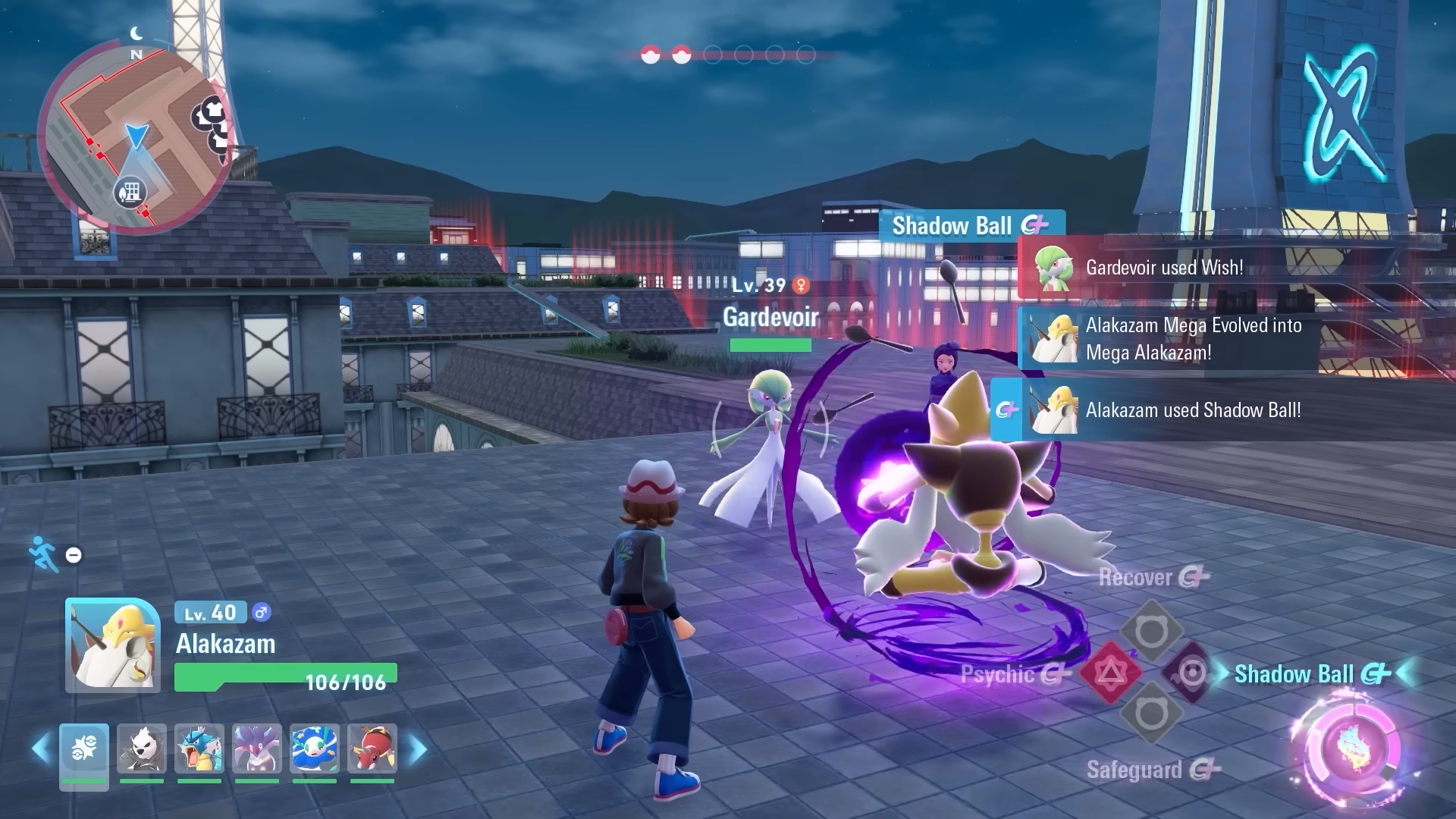The image size is (1456, 819).
Task: Switch to Gyarados in the party bar
Action: 199,749
